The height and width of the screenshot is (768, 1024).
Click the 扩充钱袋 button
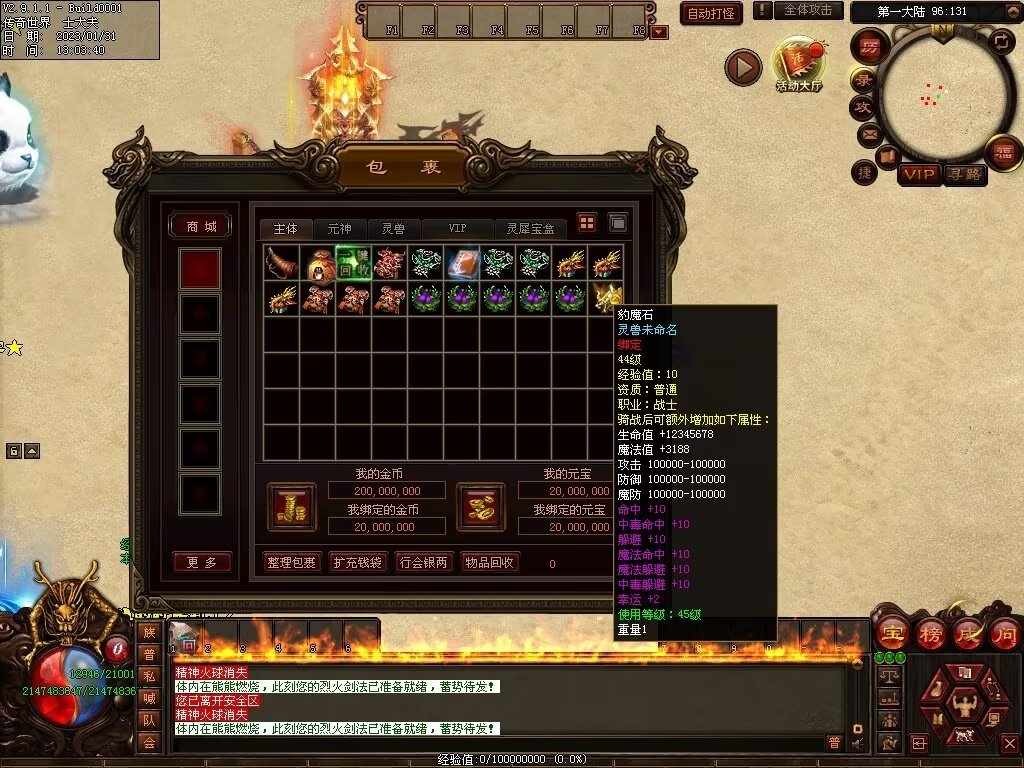[357, 562]
